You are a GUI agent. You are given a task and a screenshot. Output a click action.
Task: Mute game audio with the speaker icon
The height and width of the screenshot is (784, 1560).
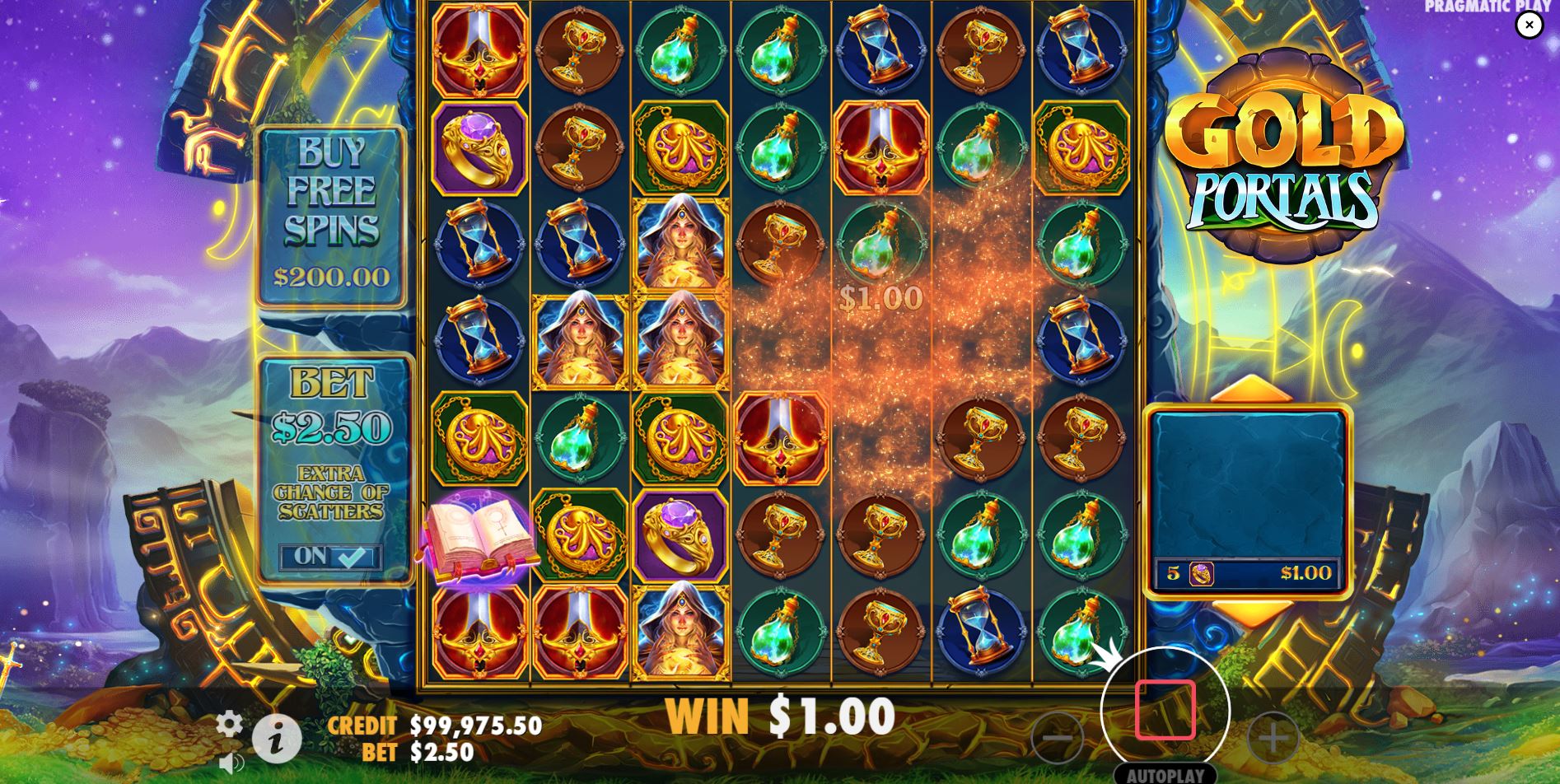click(x=231, y=762)
